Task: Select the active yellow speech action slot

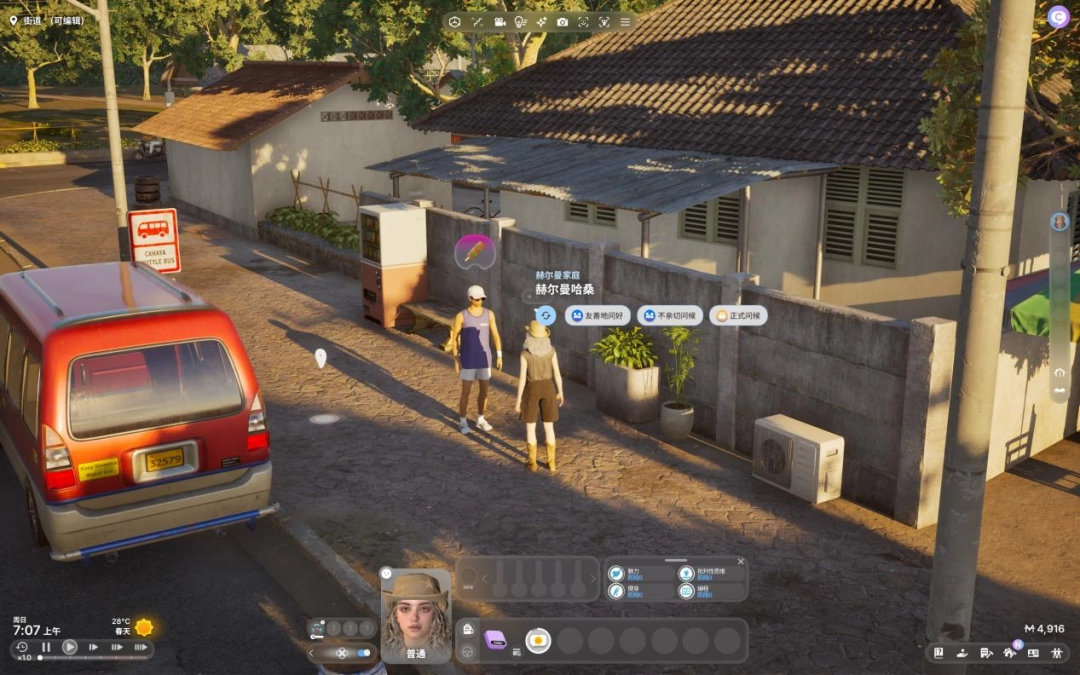Action: coord(538,641)
